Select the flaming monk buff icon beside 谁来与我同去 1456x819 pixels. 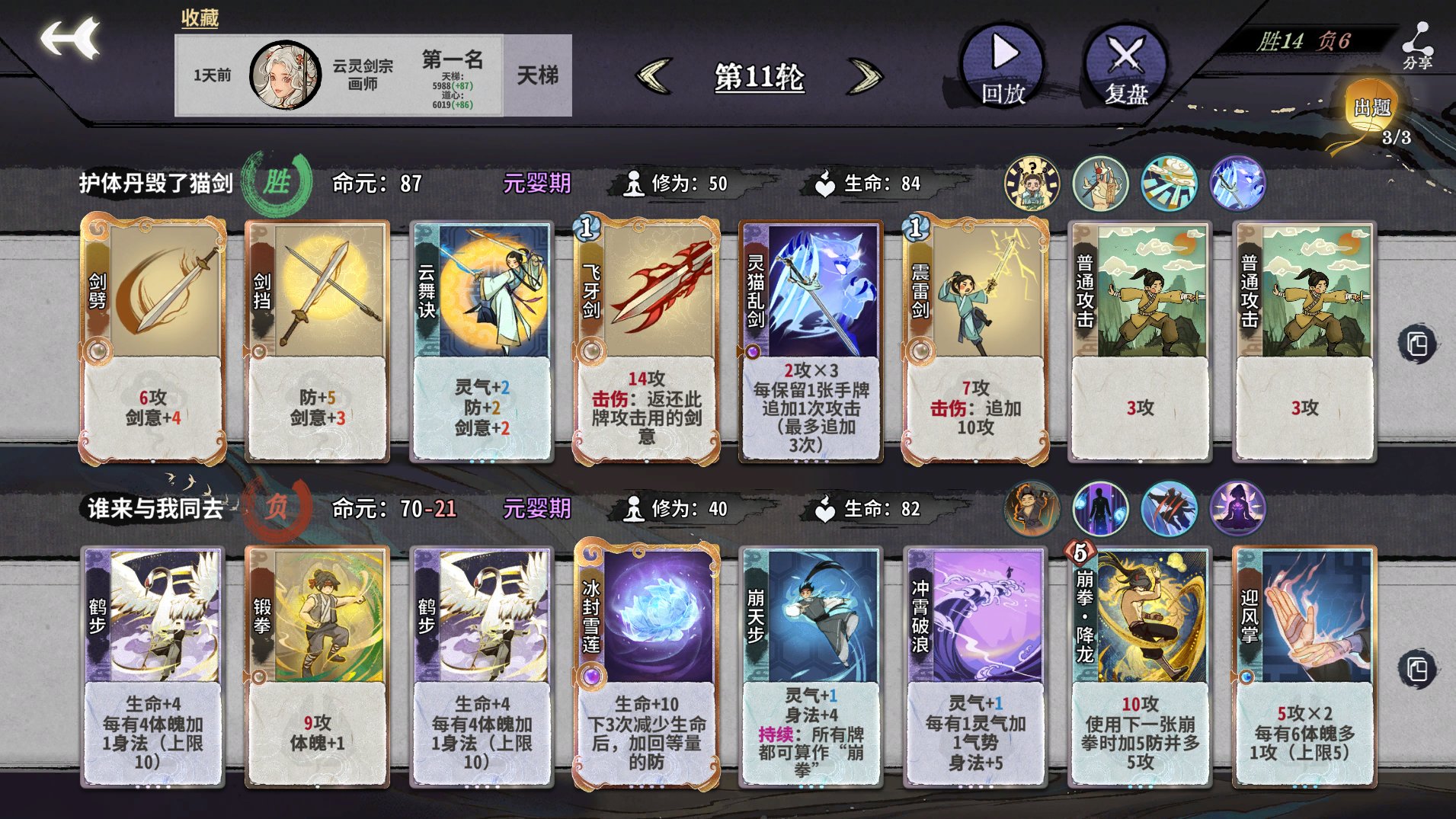pyautogui.click(x=1031, y=509)
